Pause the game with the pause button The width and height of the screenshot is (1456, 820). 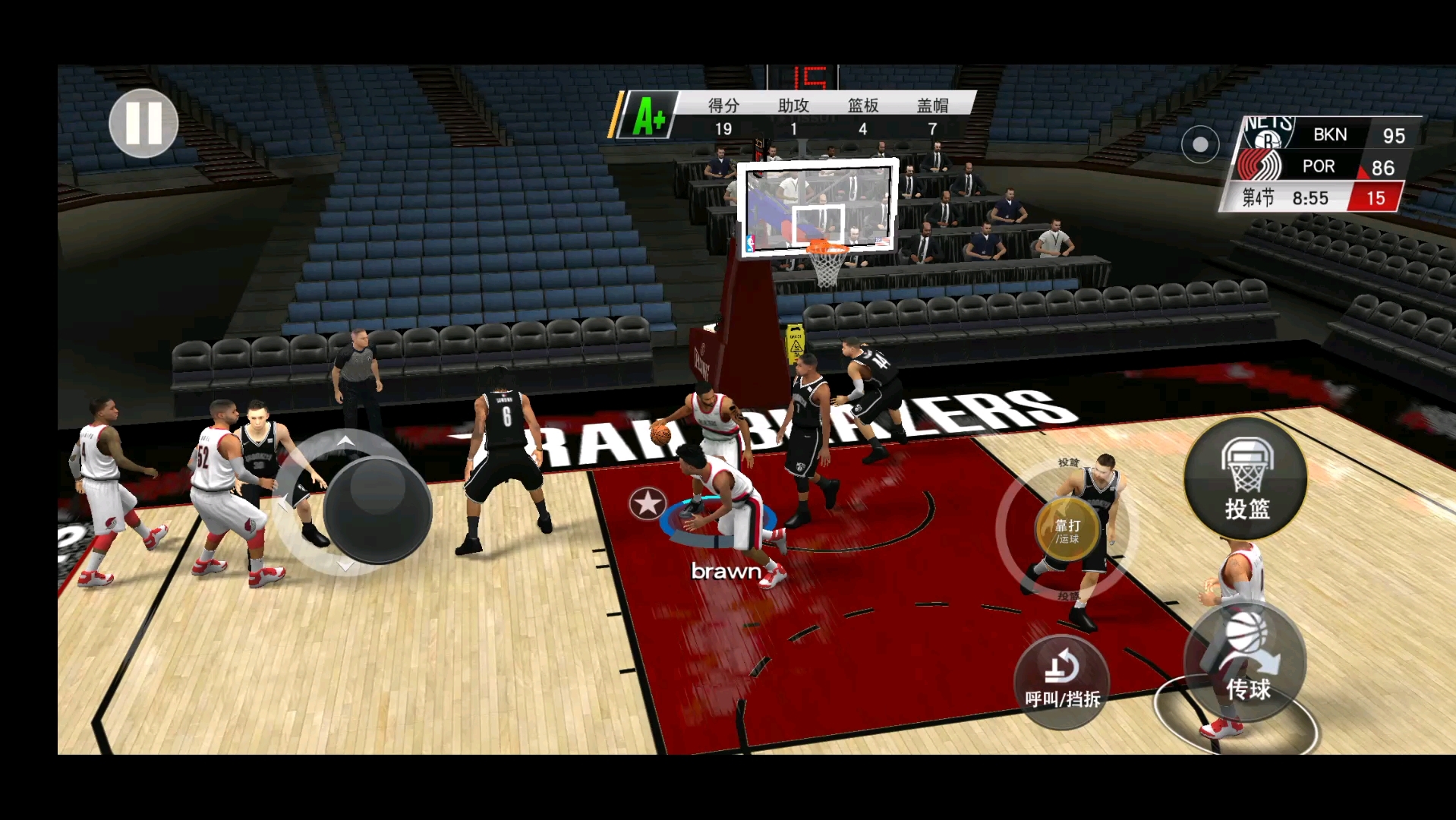(143, 123)
